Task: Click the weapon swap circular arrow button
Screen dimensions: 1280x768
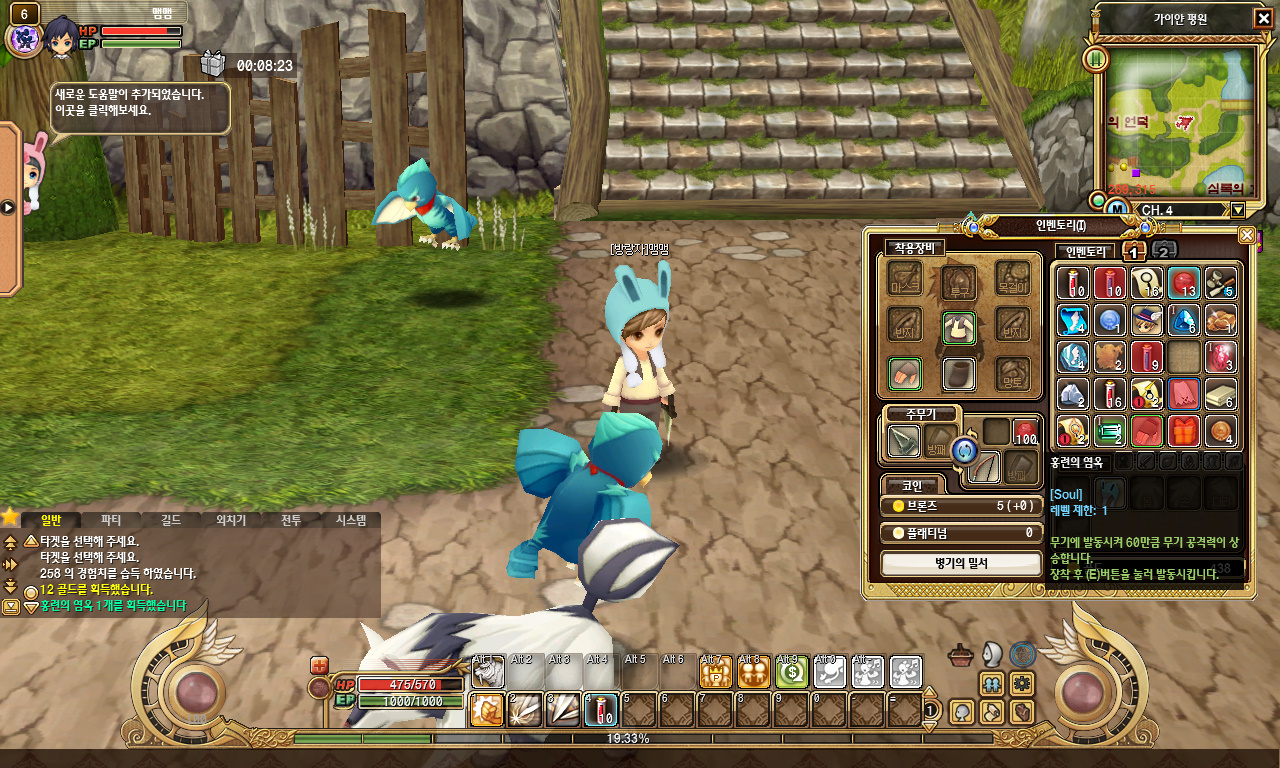Action: click(963, 451)
